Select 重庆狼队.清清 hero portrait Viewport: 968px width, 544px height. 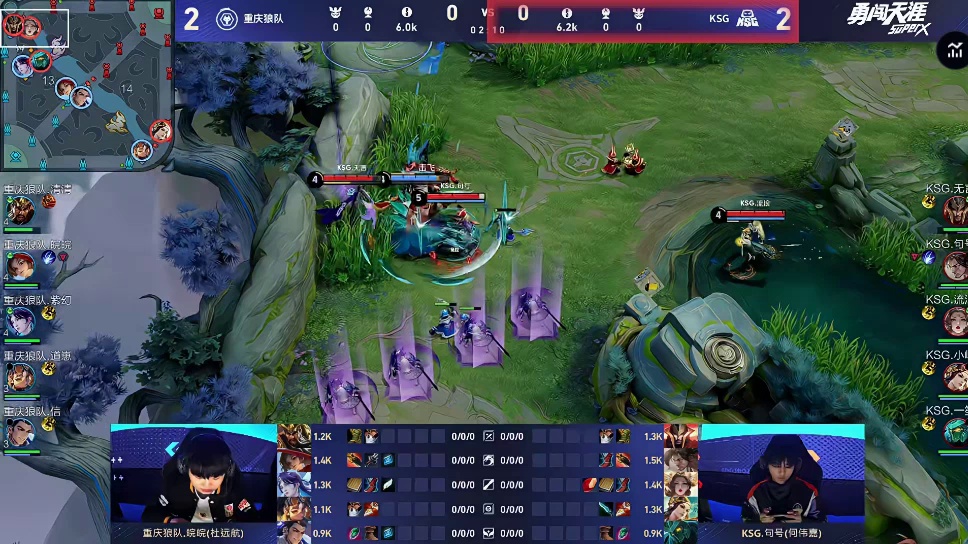20,209
